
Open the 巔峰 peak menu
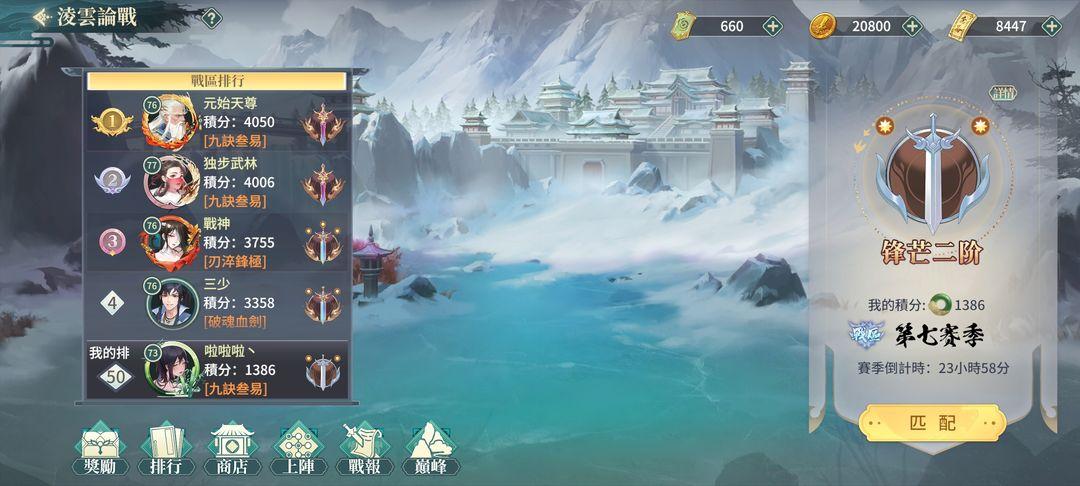(x=430, y=449)
